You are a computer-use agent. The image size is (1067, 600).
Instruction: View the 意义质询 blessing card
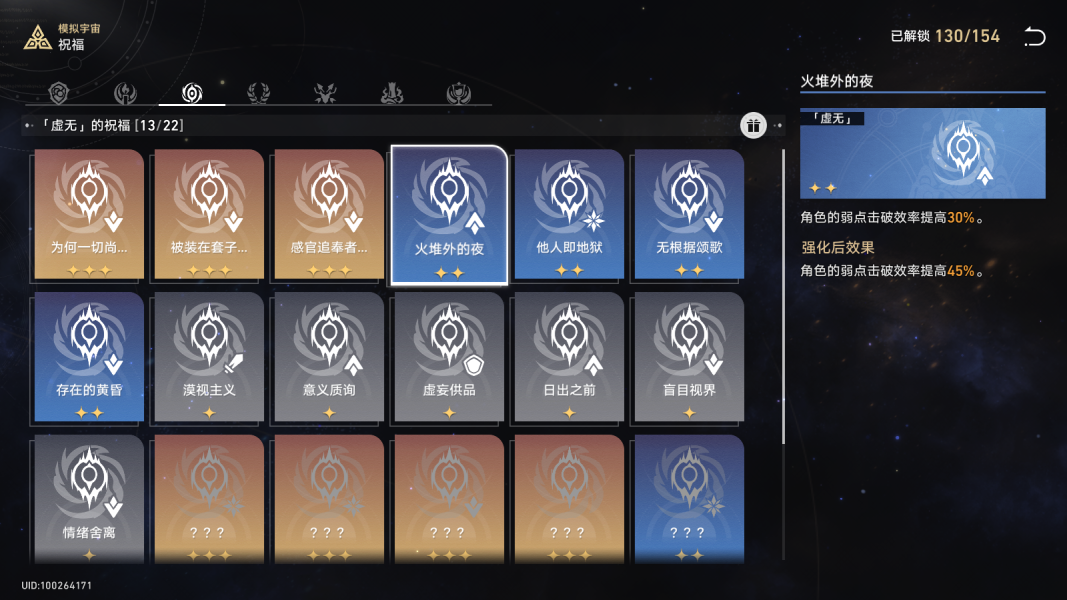point(329,357)
